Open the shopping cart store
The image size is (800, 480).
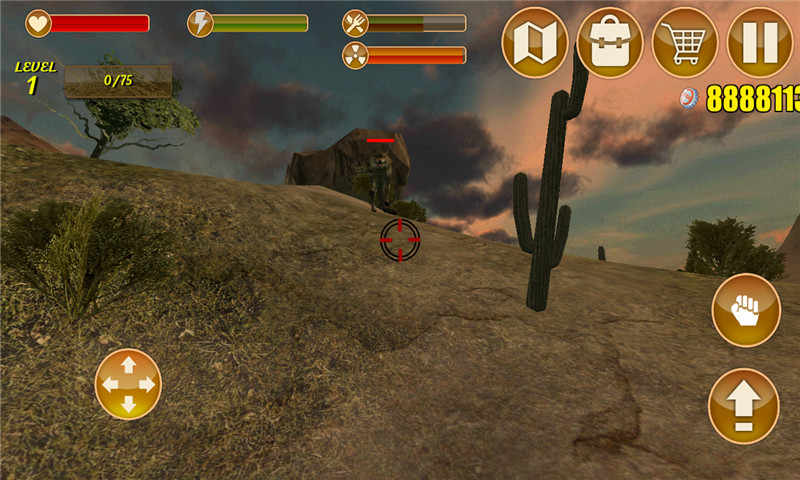(685, 42)
